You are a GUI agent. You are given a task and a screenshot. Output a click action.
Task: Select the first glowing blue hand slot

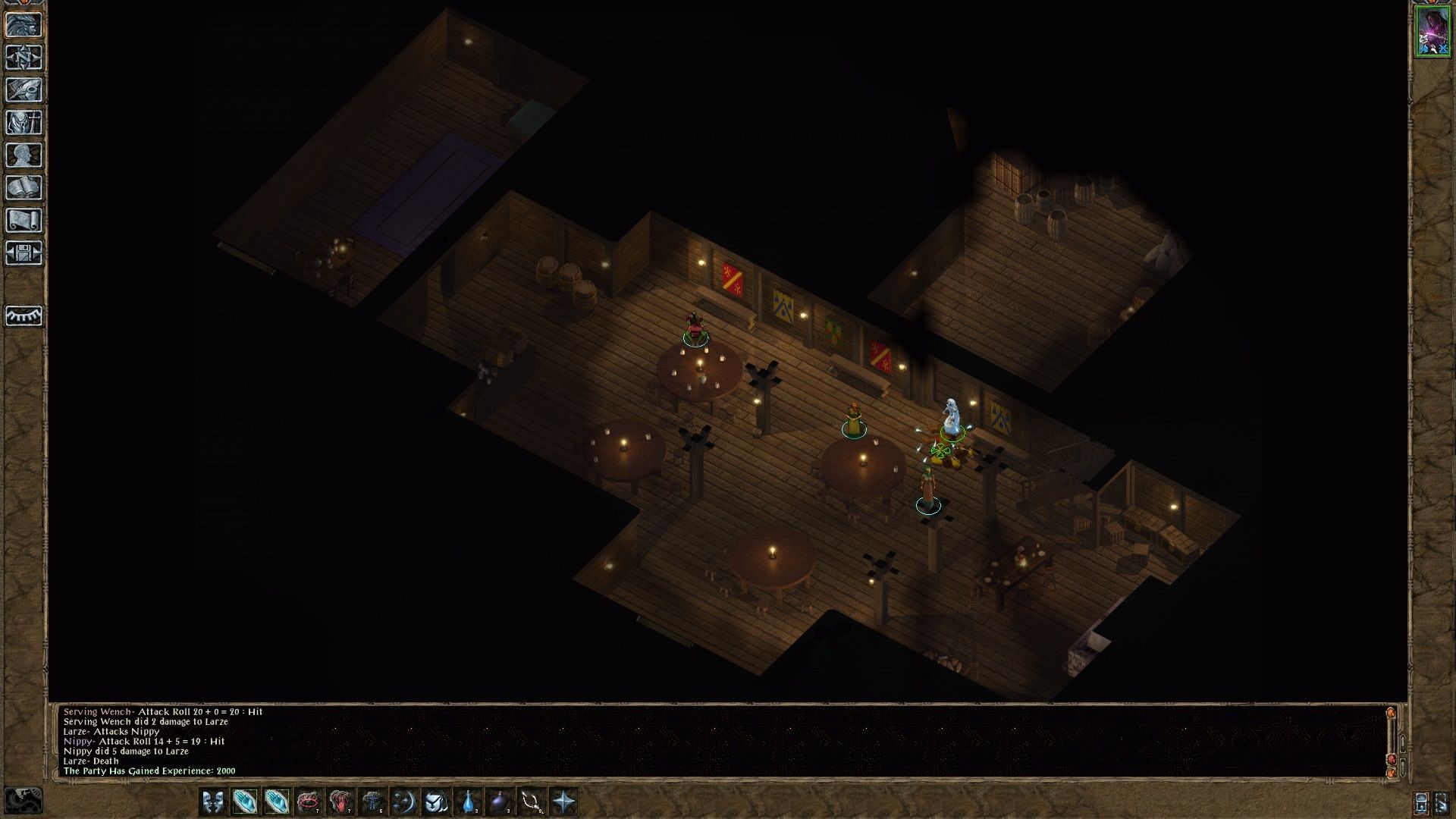245,802
